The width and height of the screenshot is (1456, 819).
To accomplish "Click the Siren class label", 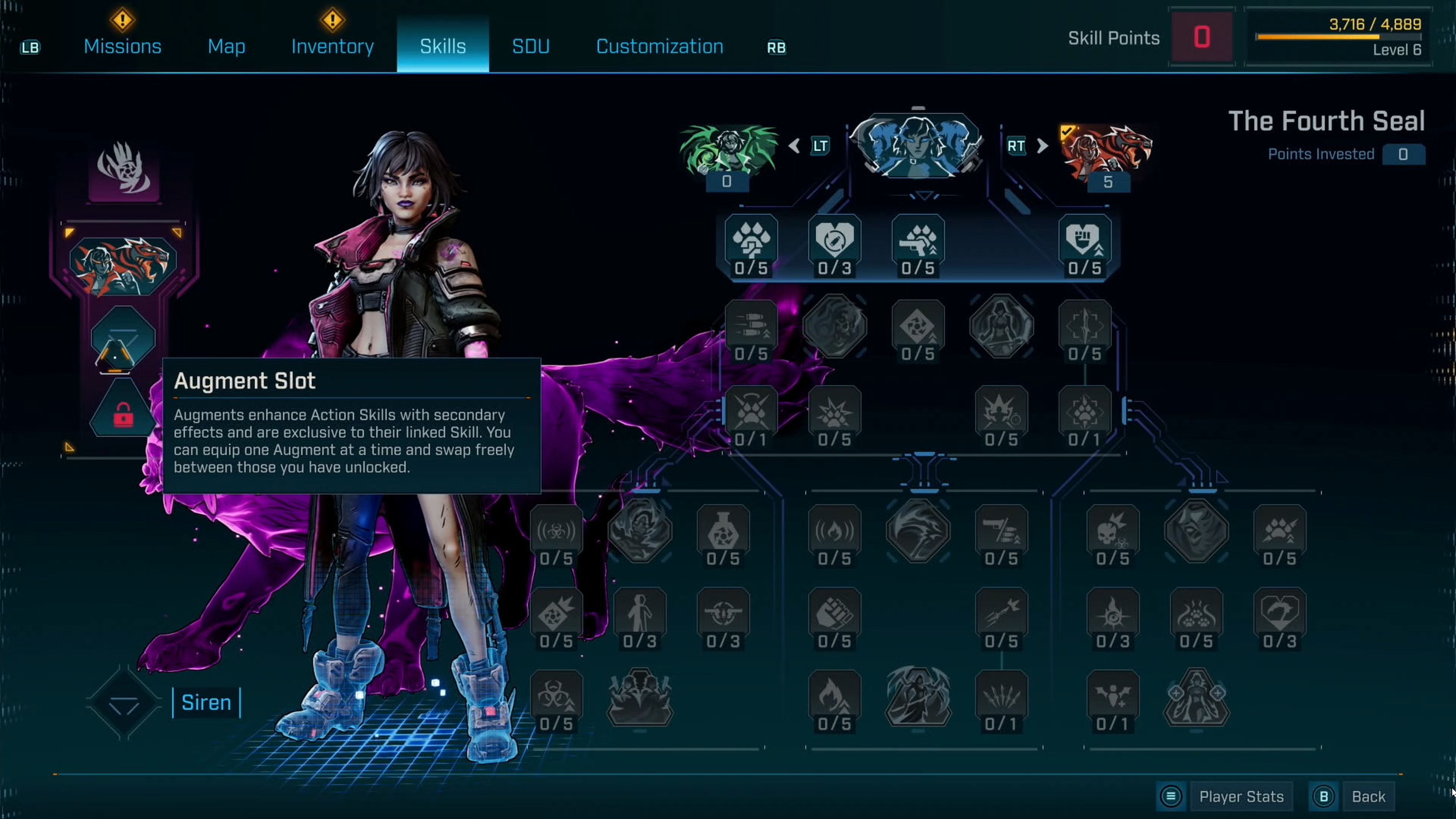I will pyautogui.click(x=206, y=702).
